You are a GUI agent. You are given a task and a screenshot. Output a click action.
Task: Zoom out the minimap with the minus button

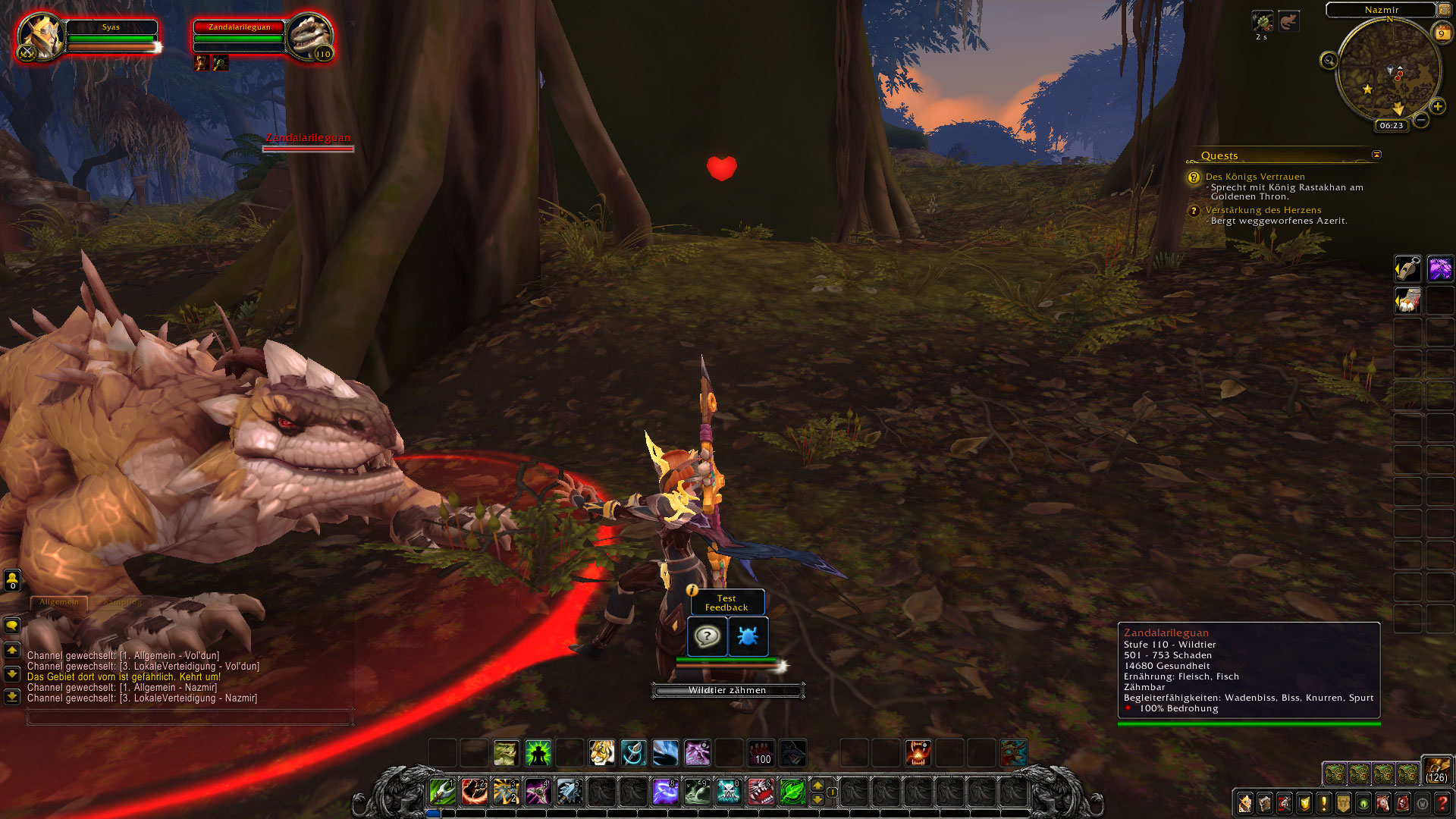click(1421, 120)
